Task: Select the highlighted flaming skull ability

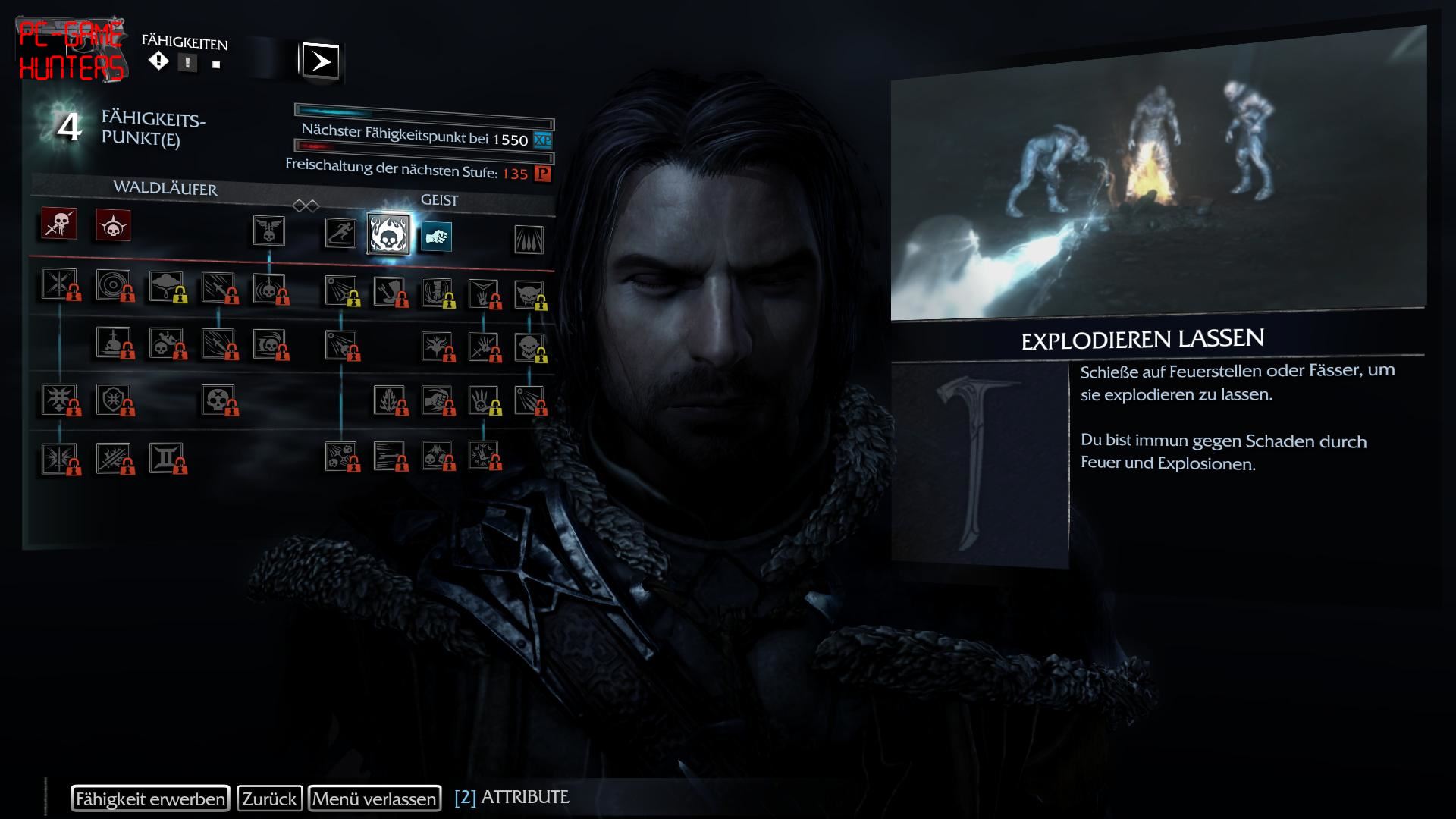Action: click(x=388, y=234)
